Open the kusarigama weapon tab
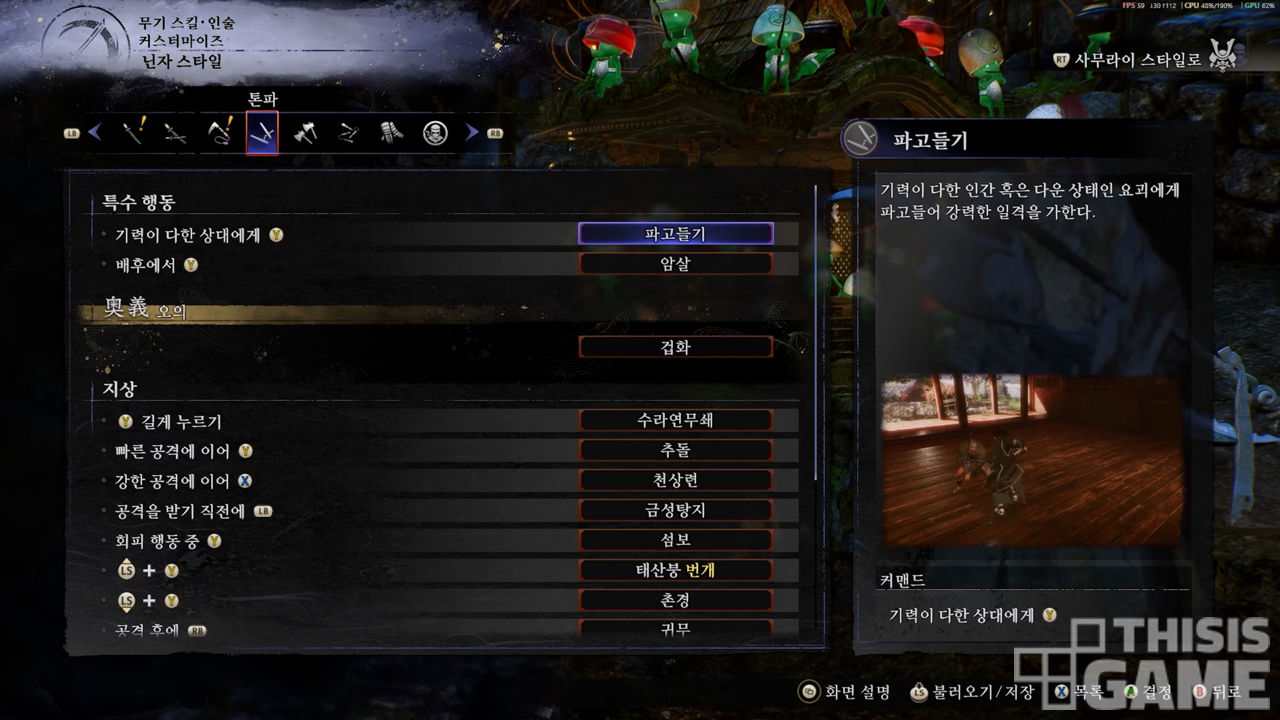 click(x=219, y=132)
